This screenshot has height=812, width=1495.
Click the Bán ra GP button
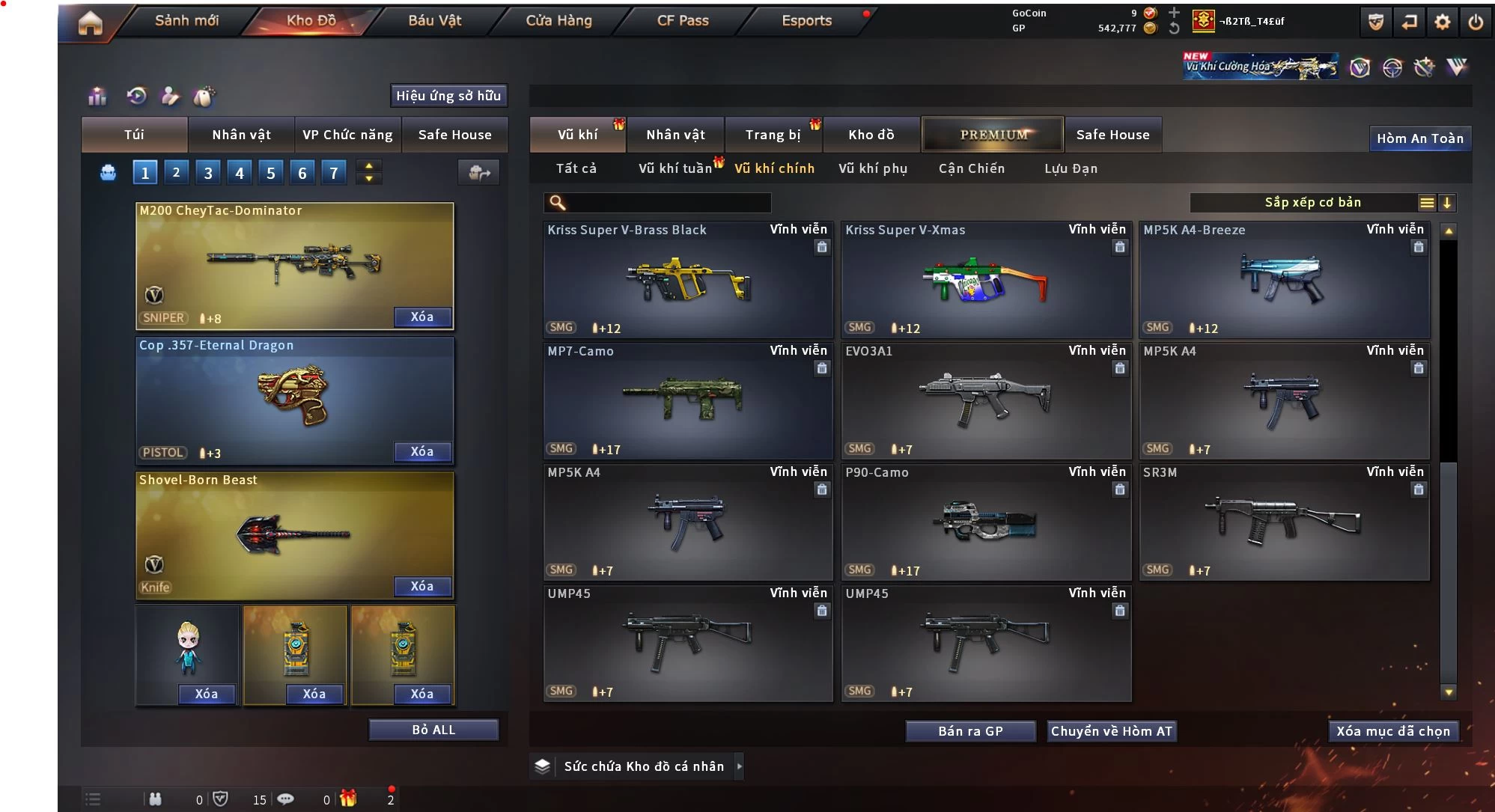click(x=970, y=731)
